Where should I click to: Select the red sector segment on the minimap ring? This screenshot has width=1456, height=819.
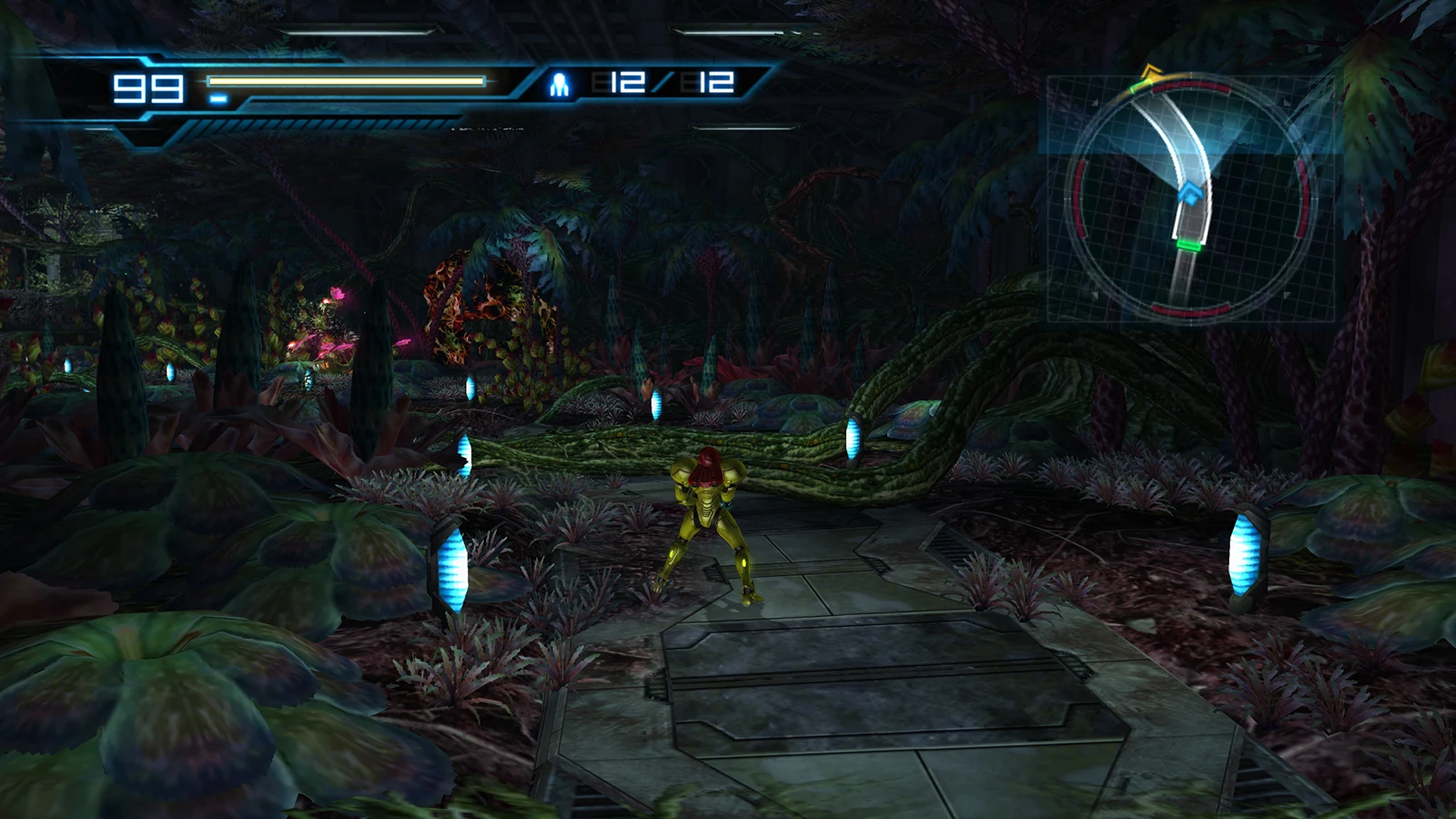[1079, 200]
